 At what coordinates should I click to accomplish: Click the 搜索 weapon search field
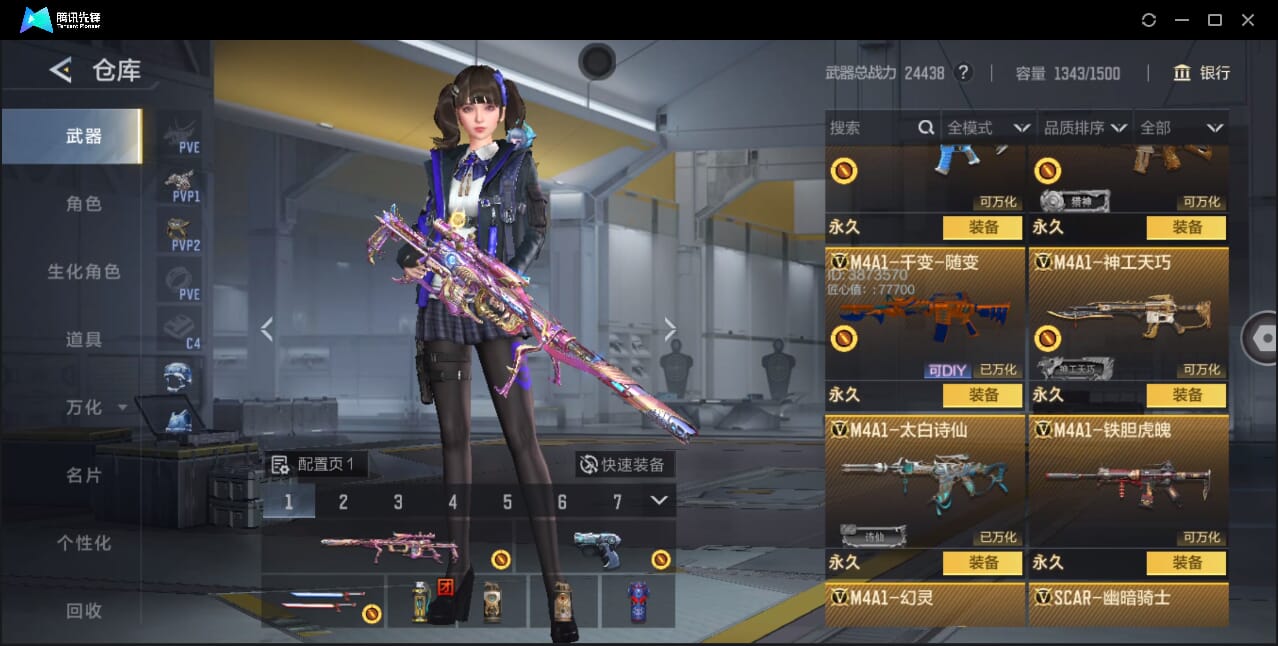(x=872, y=128)
